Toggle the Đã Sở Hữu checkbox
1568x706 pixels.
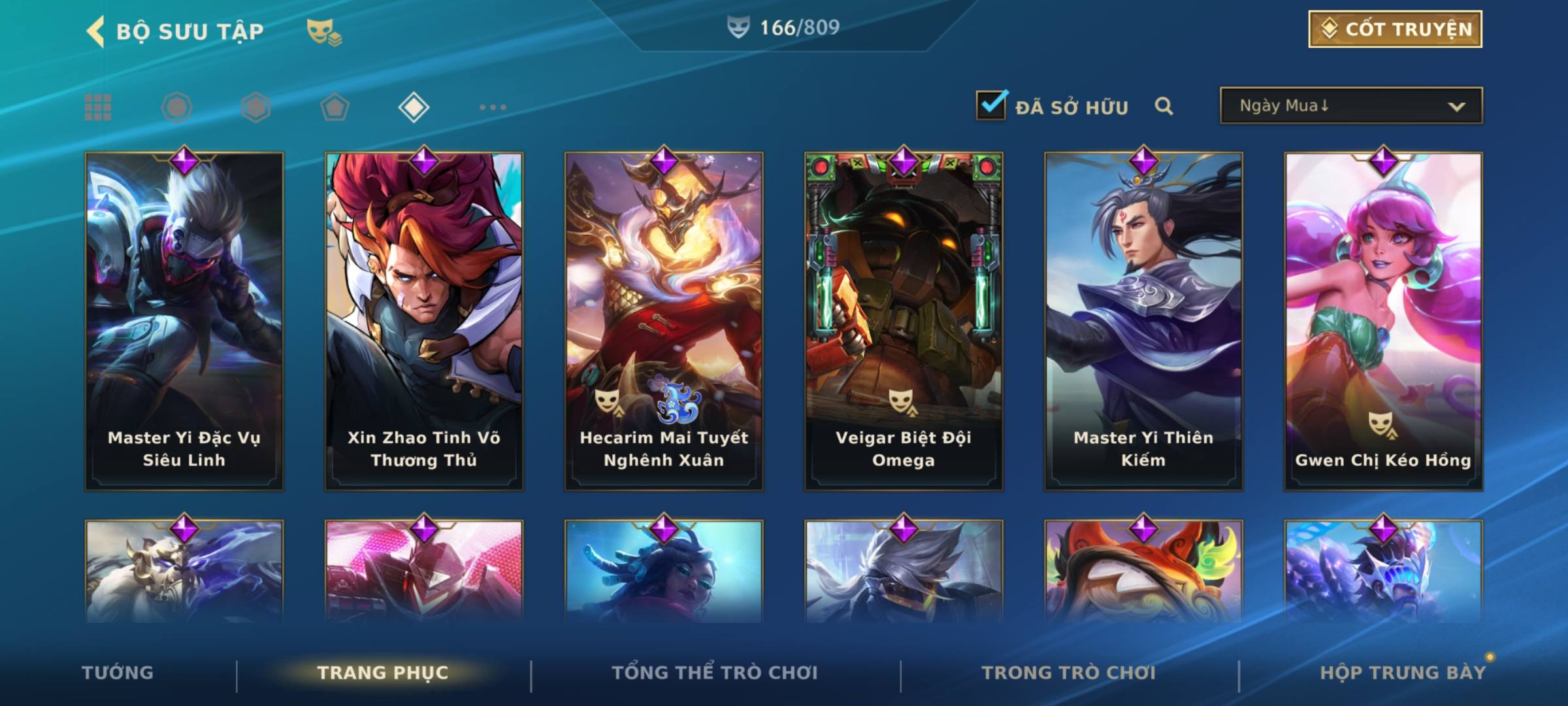click(x=991, y=105)
